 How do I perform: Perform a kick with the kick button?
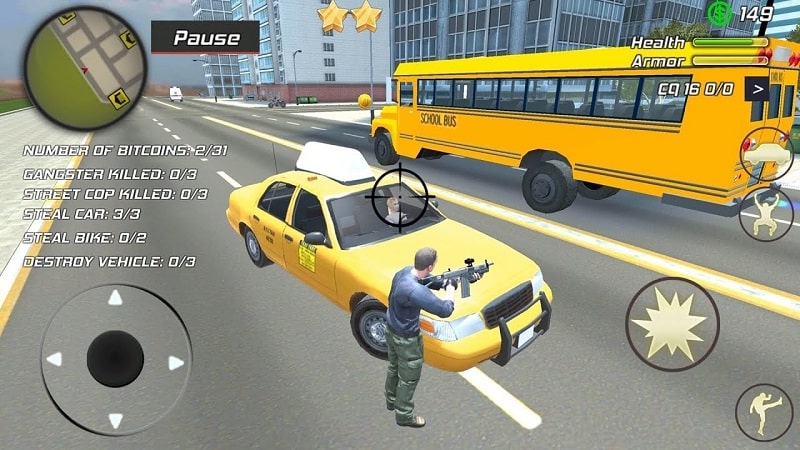coord(764,412)
